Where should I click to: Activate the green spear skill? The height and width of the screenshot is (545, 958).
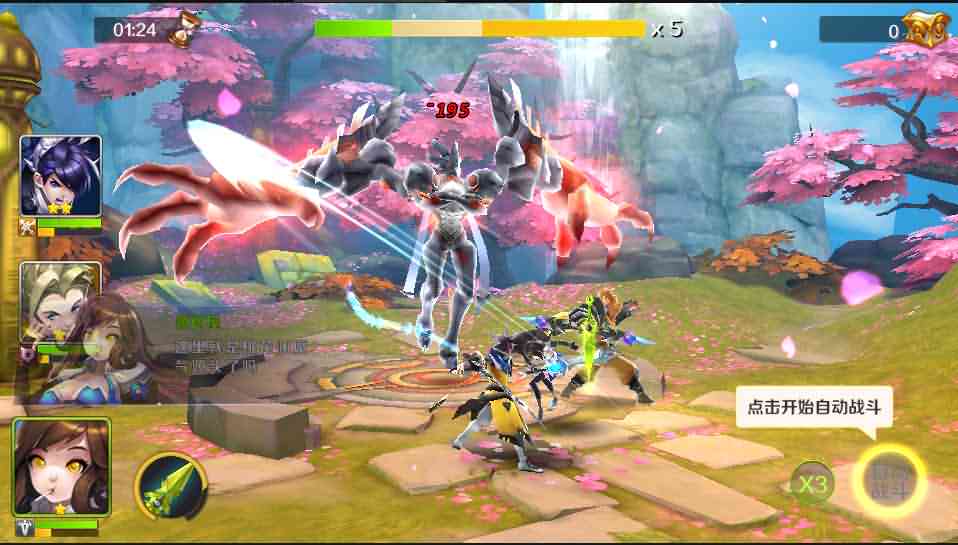click(170, 486)
